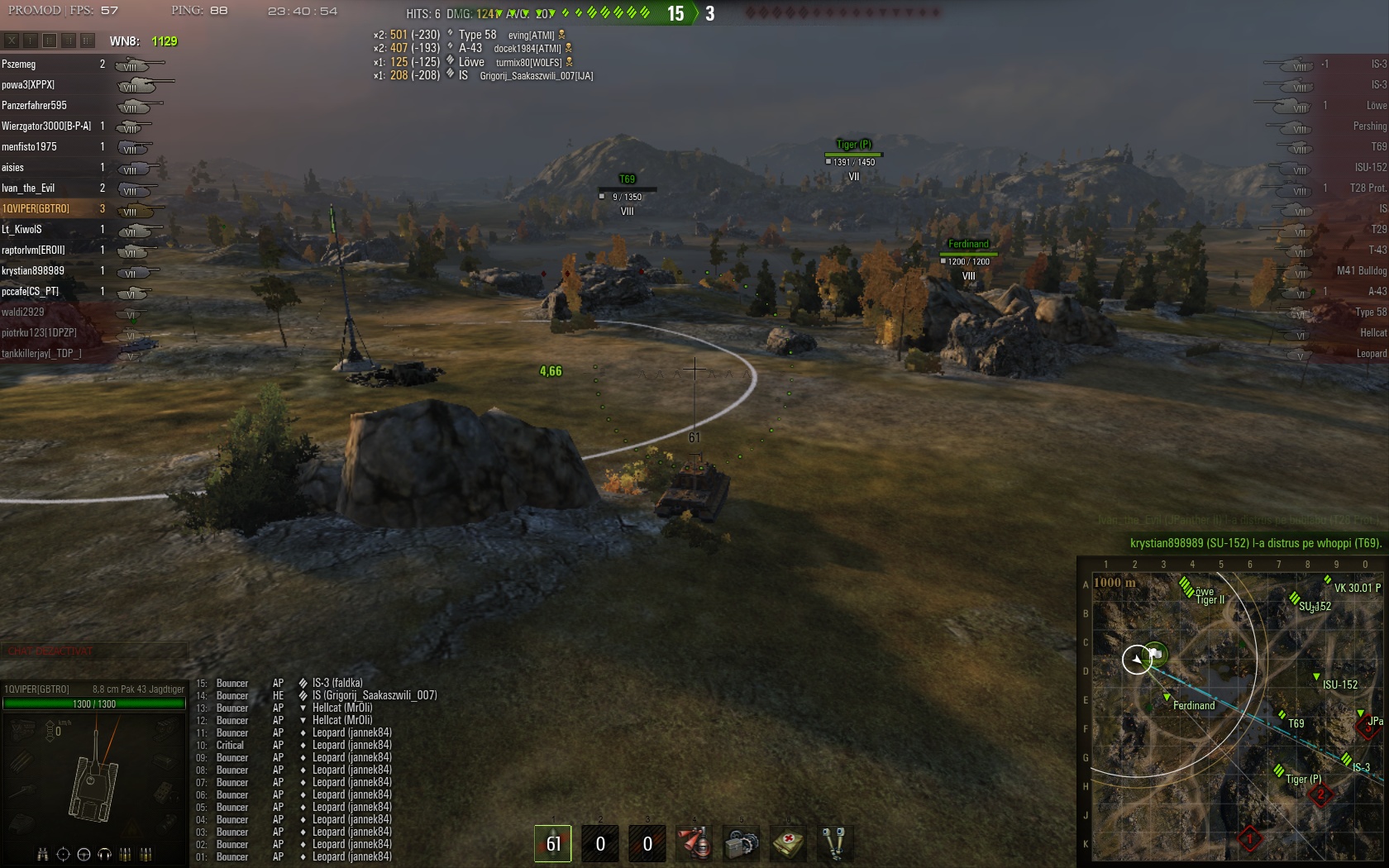The width and height of the screenshot is (1389, 868).
Task: Select player Pszemeg in the team roster
Action: pos(19,64)
